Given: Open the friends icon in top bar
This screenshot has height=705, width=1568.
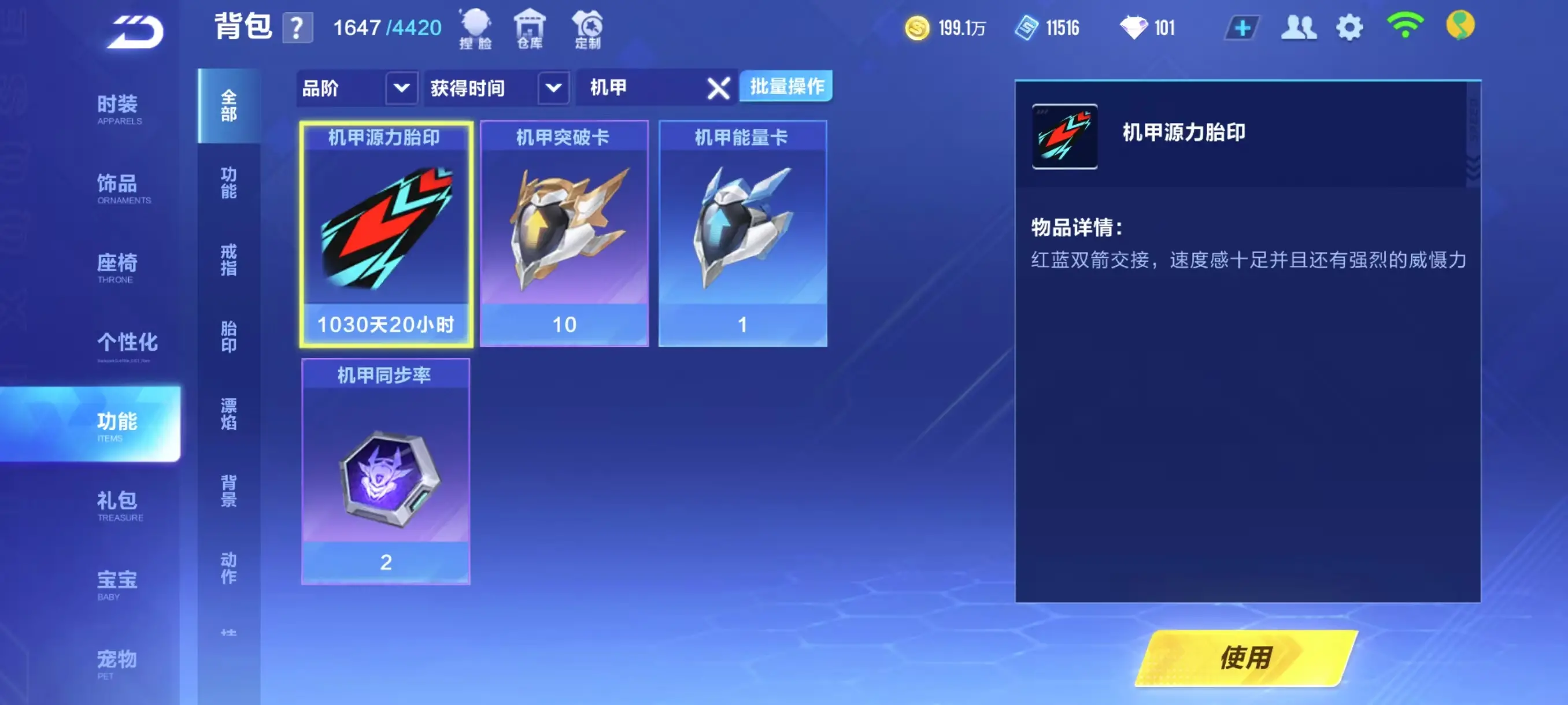Looking at the screenshot, I should [1298, 28].
